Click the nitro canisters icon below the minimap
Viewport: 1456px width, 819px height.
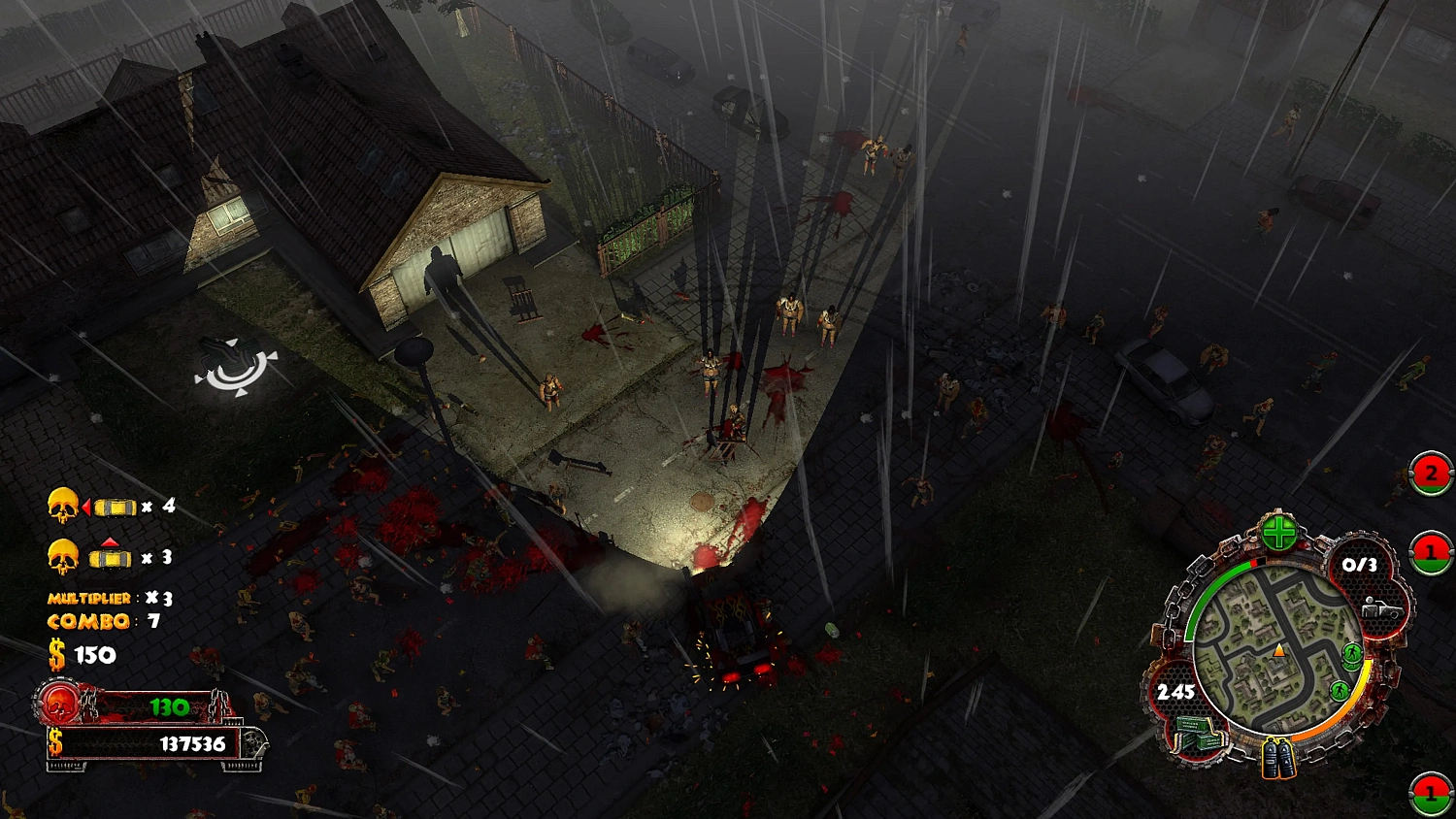coord(1278,758)
